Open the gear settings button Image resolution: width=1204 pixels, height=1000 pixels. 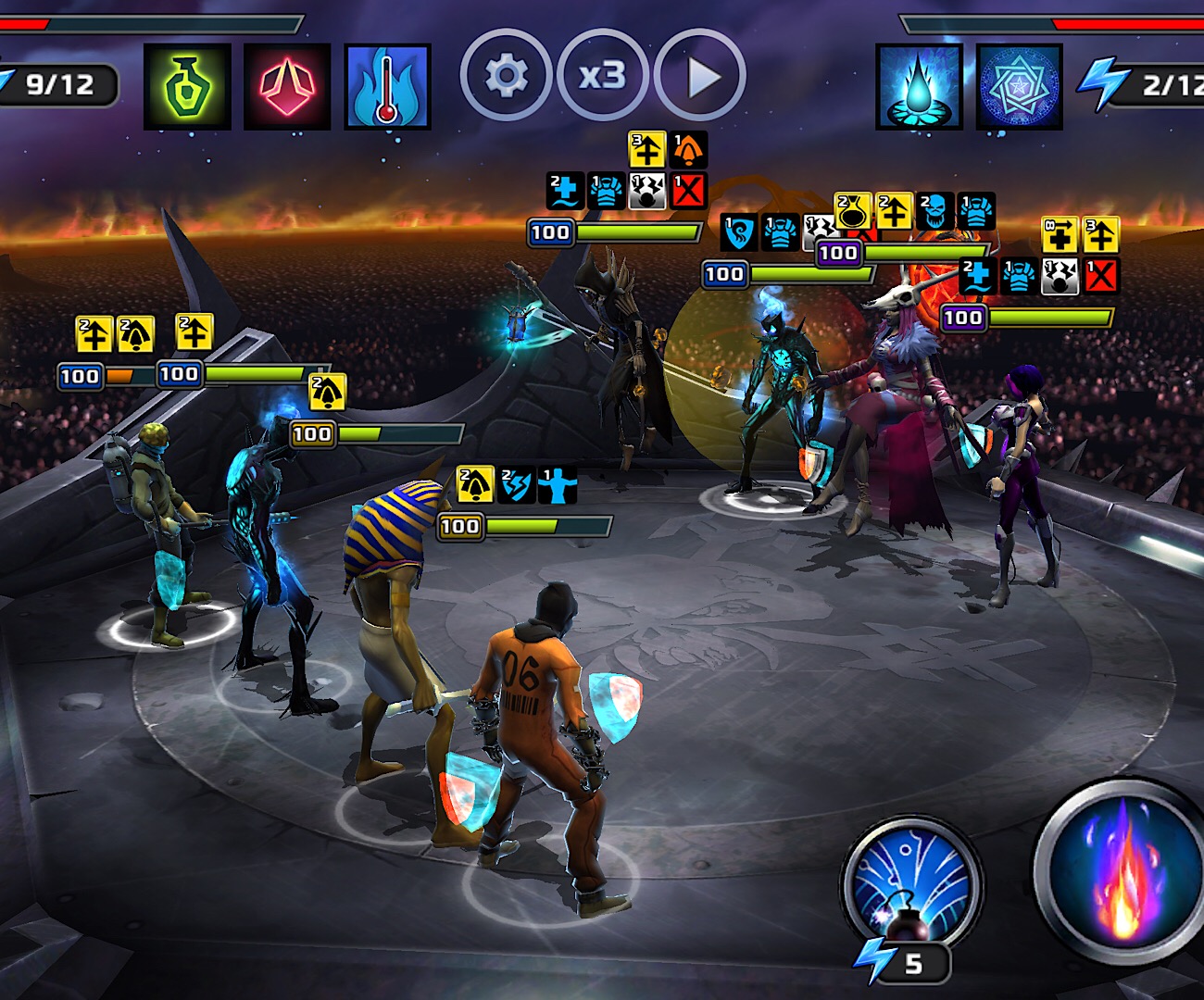click(506, 76)
